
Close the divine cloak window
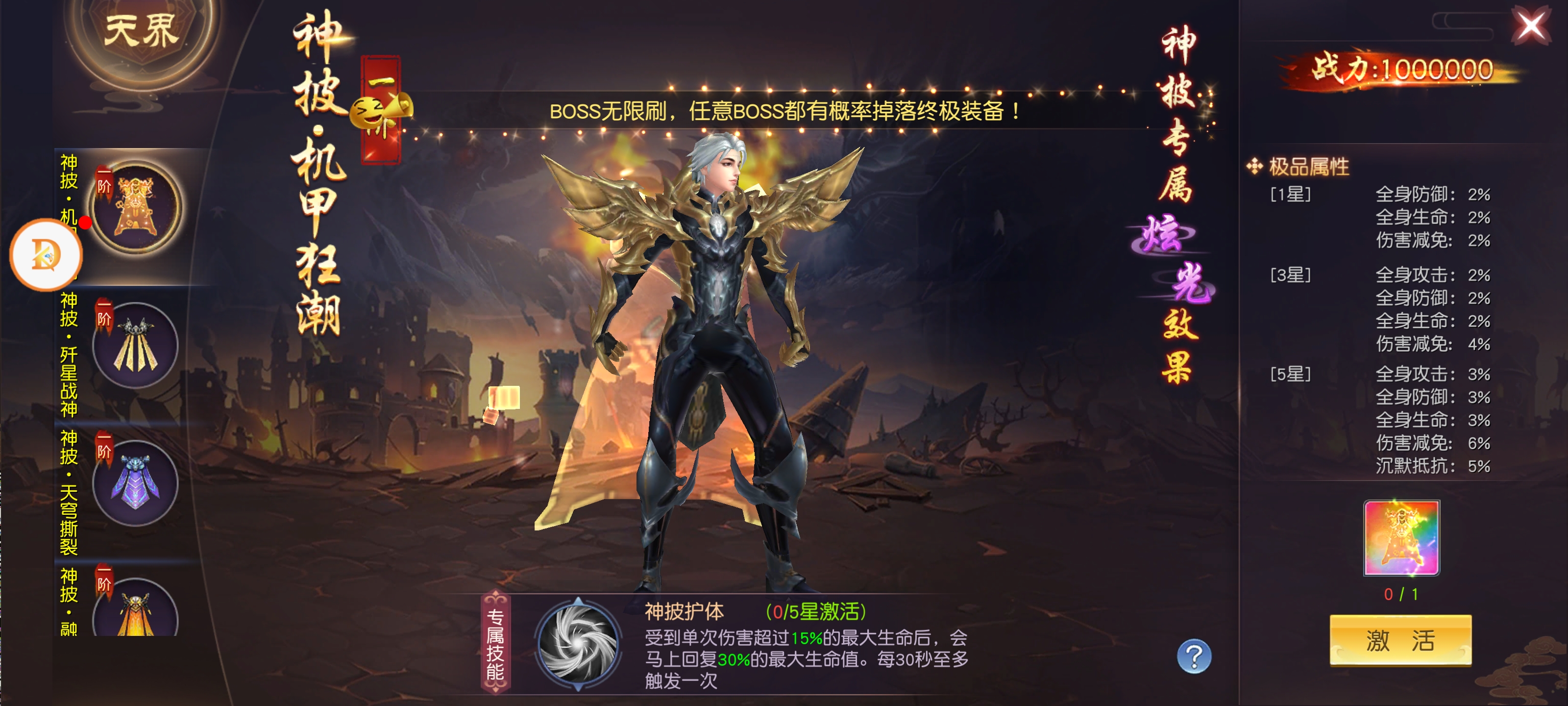1531,26
